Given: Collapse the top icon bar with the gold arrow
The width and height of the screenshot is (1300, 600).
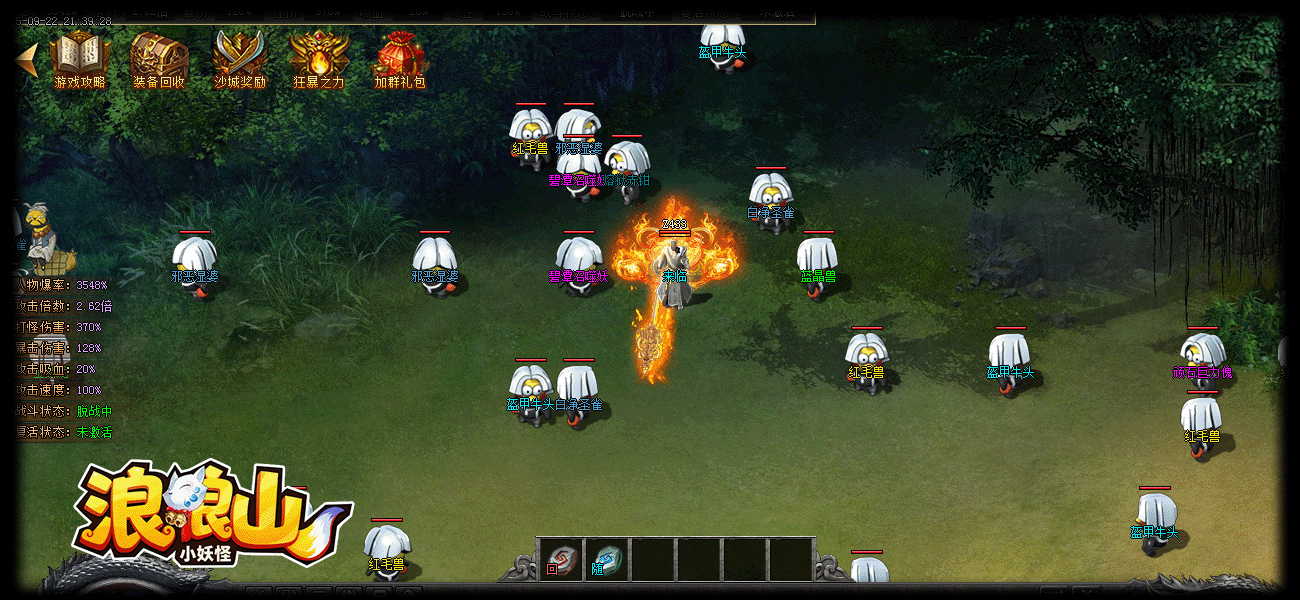Looking at the screenshot, I should 28,59.
